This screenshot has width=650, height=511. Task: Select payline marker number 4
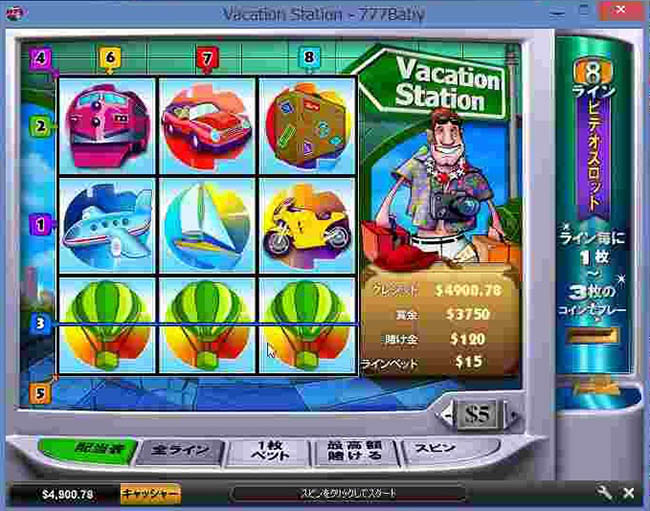(41, 58)
